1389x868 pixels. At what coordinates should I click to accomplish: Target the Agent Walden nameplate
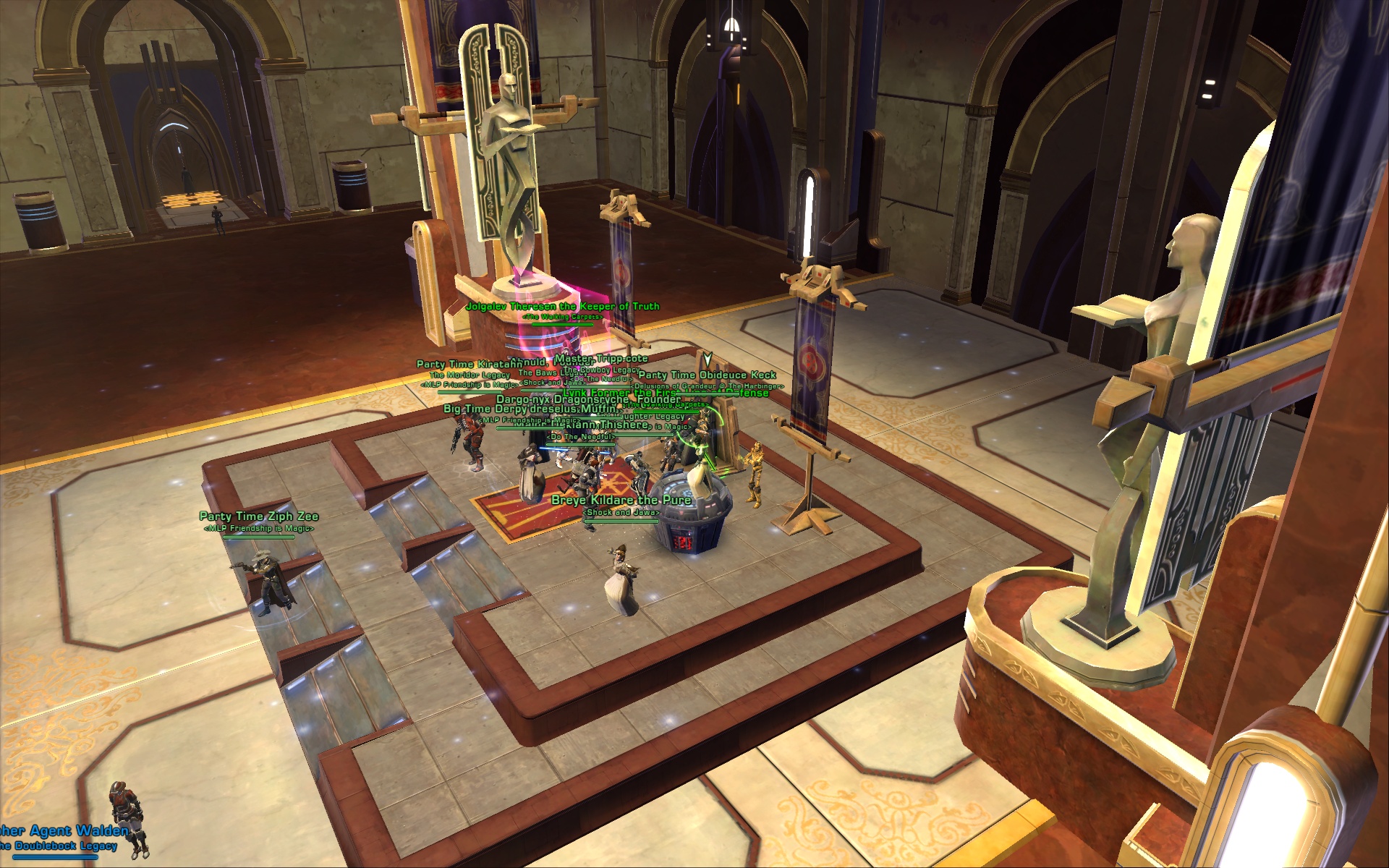(65, 830)
